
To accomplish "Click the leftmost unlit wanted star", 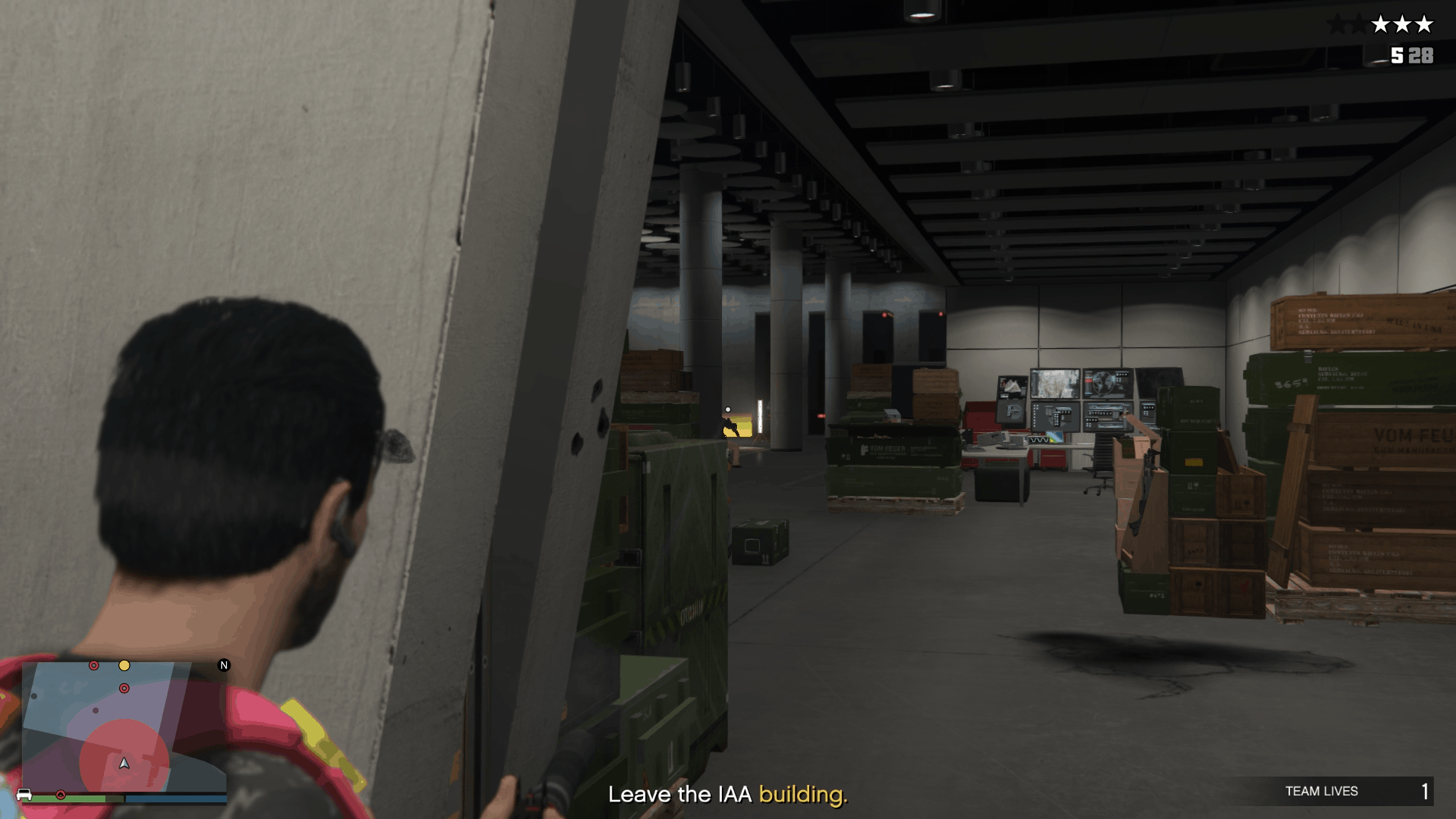I will coord(1338,24).
